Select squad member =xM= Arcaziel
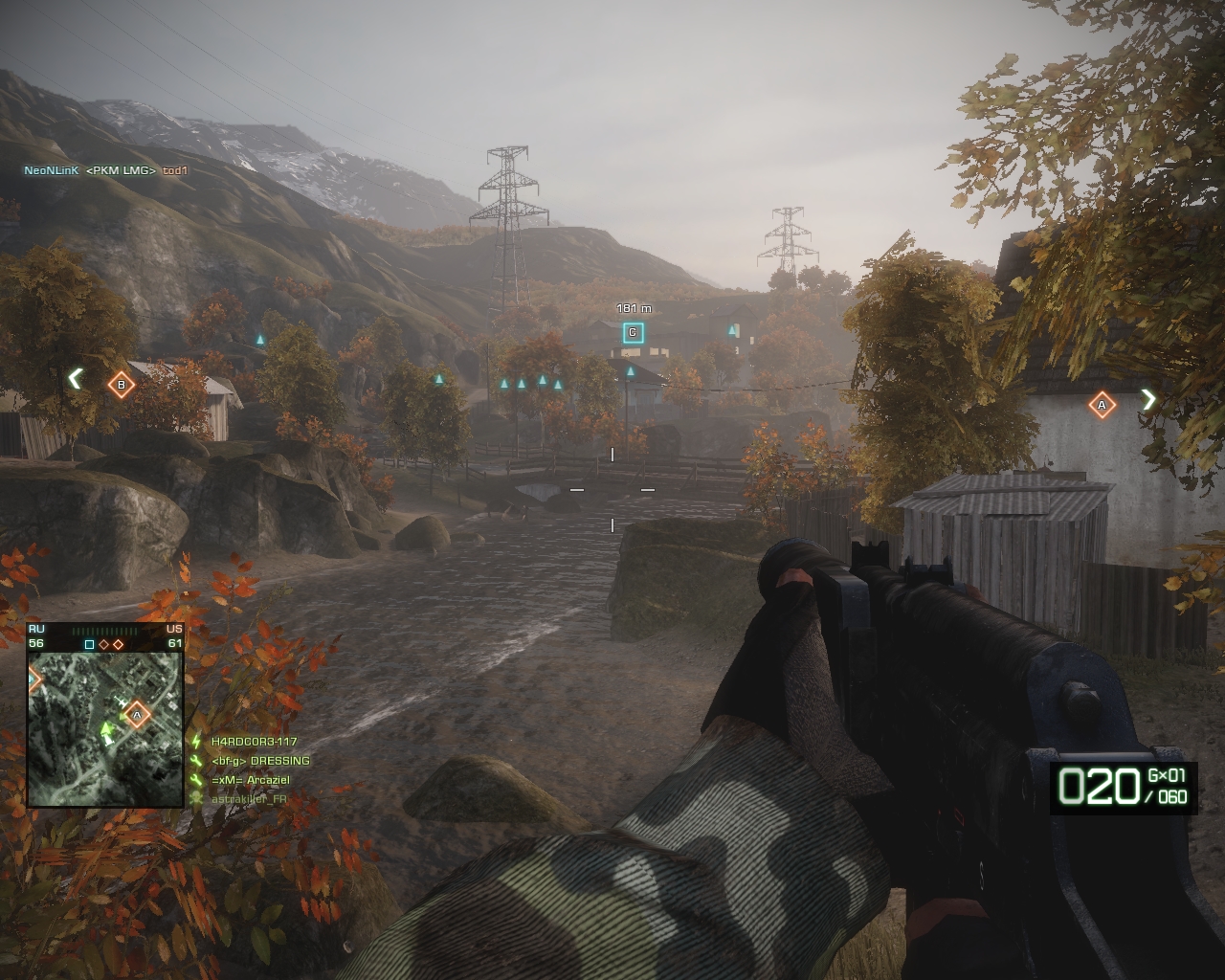The image size is (1225, 980). (250, 780)
